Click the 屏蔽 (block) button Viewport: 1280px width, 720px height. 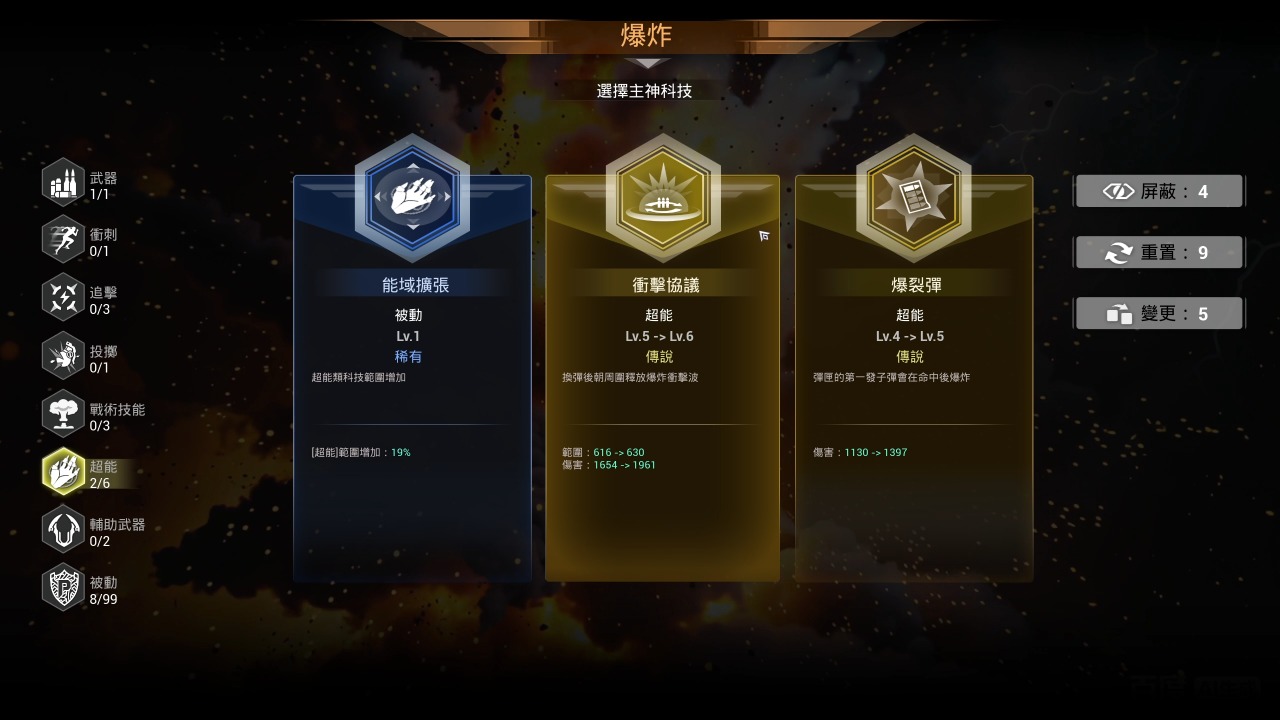pos(1159,191)
